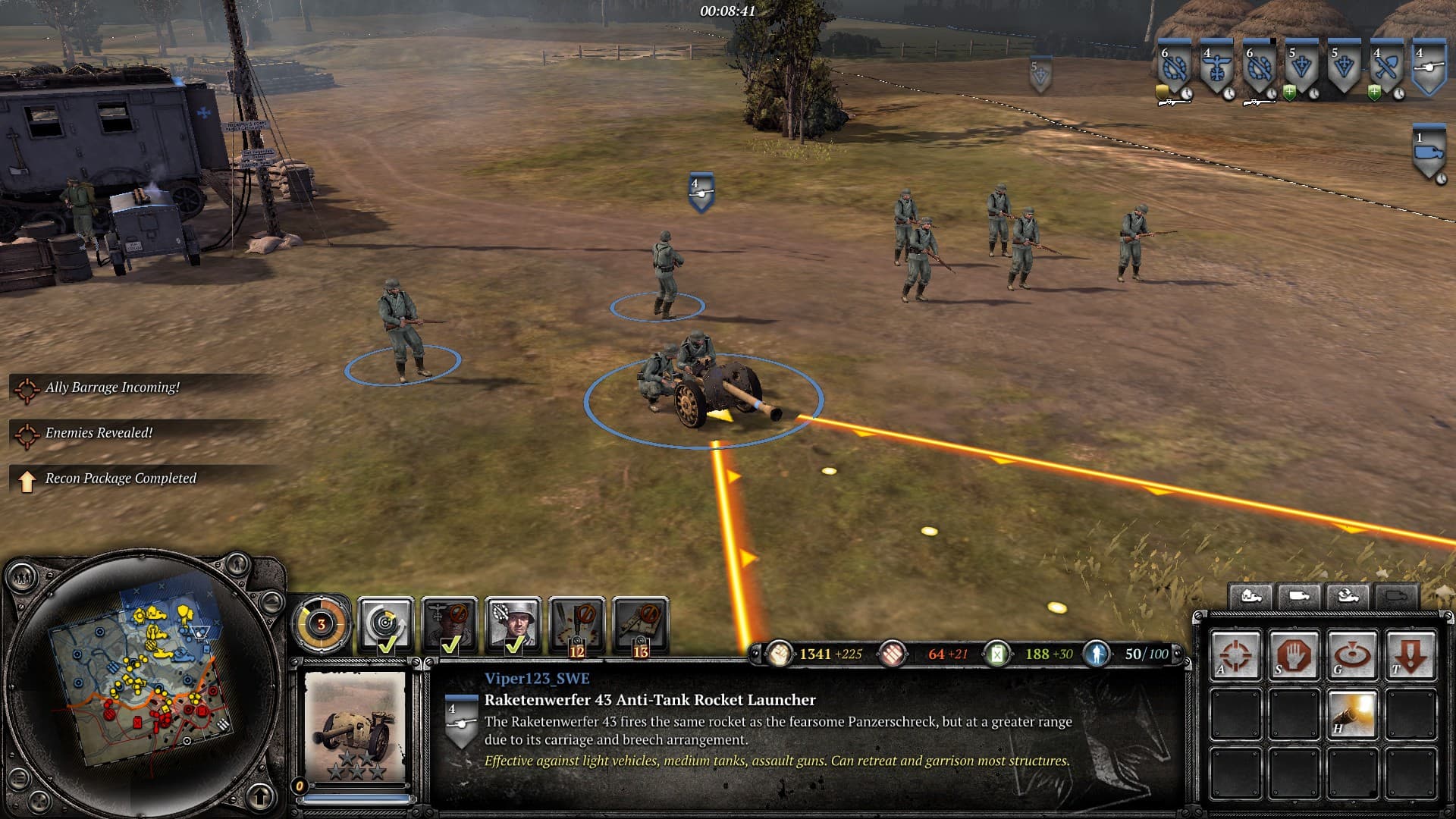The width and height of the screenshot is (1456, 819).
Task: Select the Raketenwerfer squad shield in the unit list
Action: [x=1429, y=68]
